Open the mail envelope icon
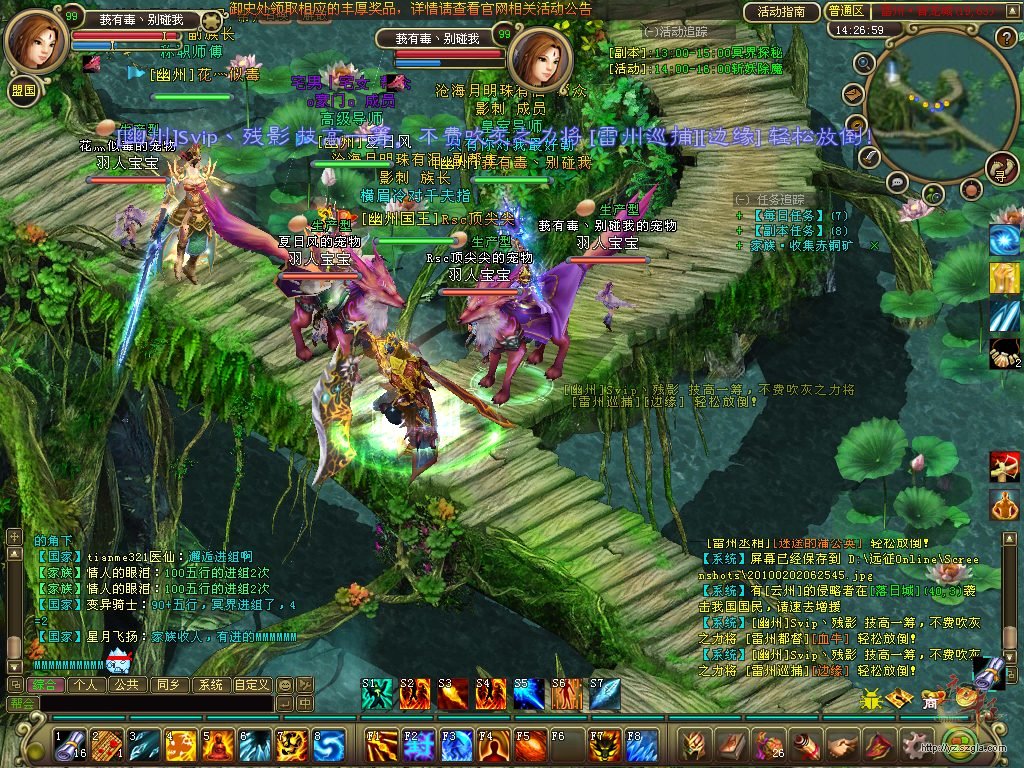 pos(853,95)
